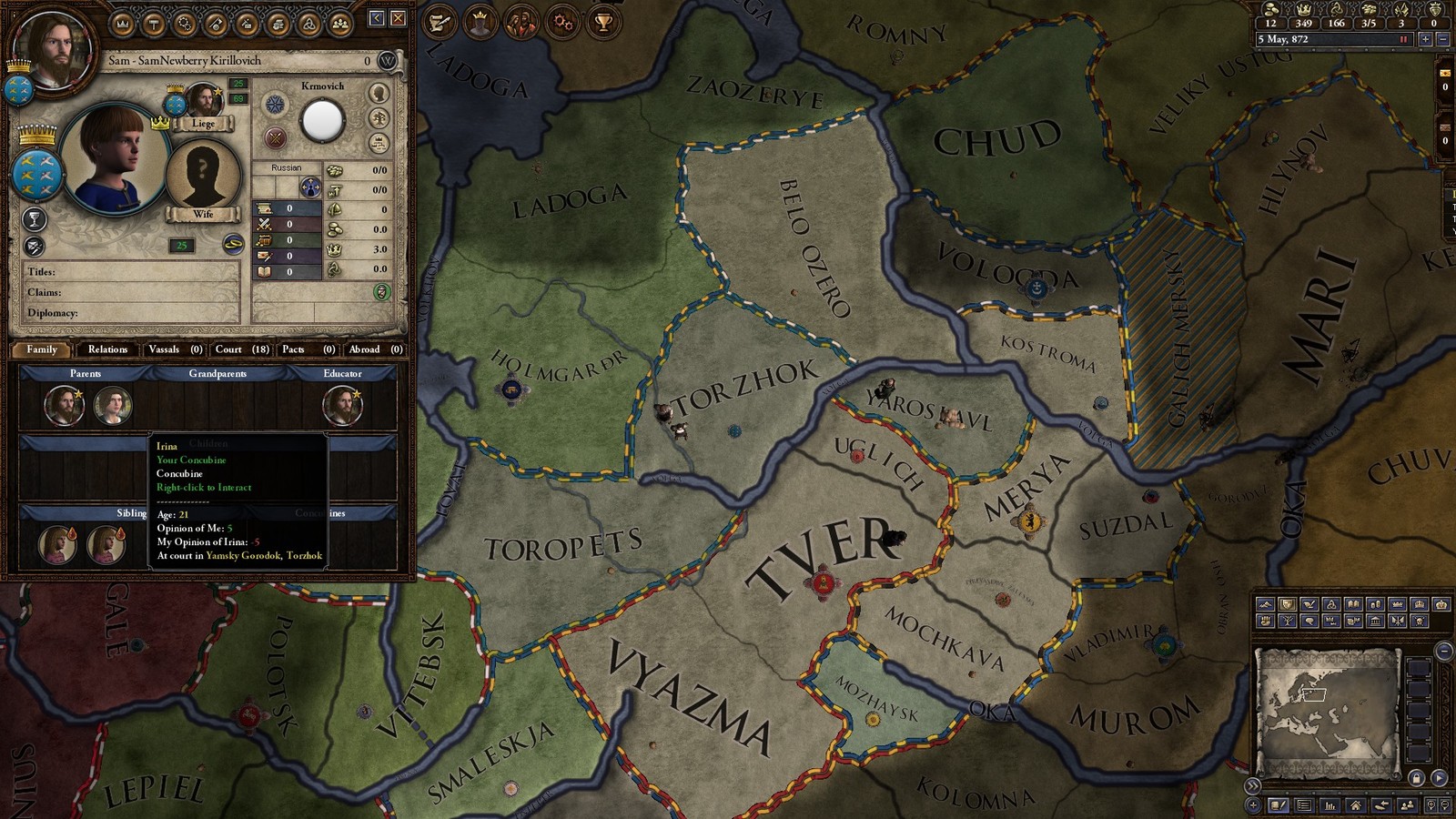Viewport: 1456px width, 819px height.
Task: Select the terrain map mode button
Action: [x=1265, y=604]
